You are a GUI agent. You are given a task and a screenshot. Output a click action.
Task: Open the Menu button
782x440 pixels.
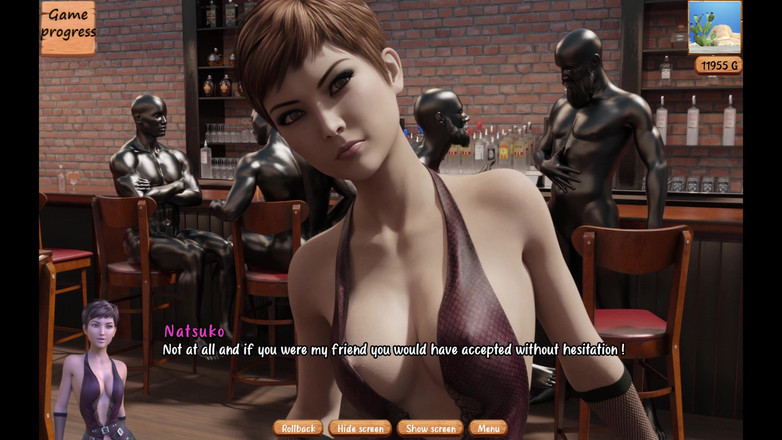(488, 428)
